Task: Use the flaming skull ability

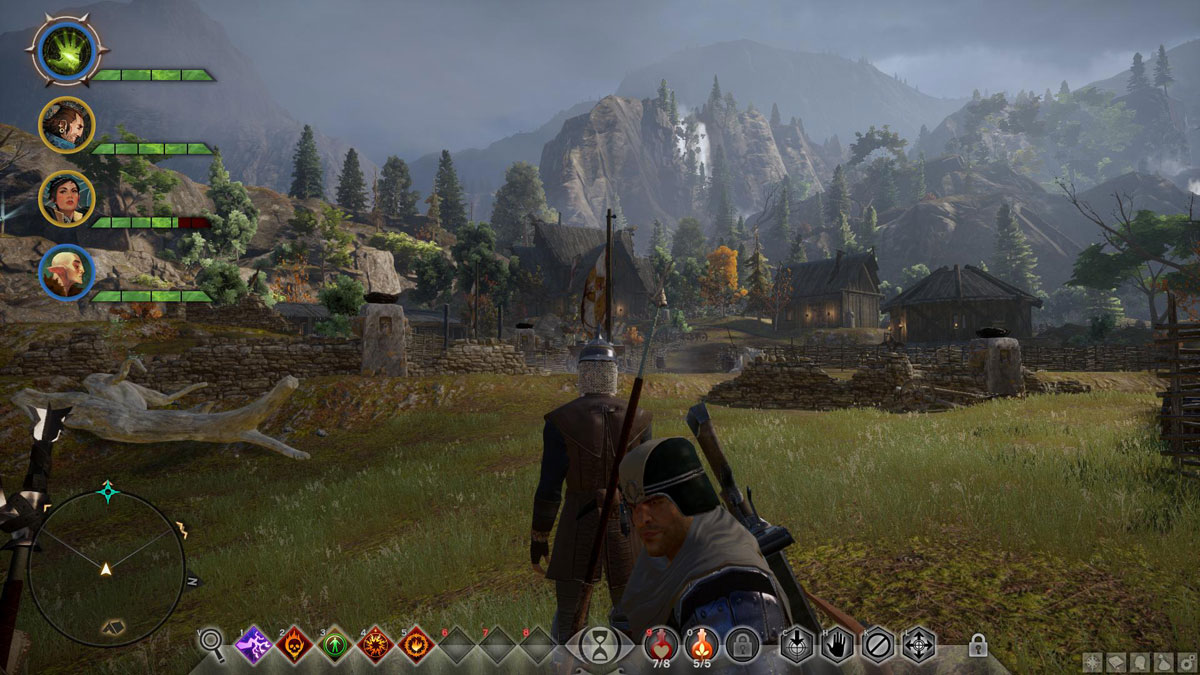Action: pyautogui.click(x=294, y=645)
